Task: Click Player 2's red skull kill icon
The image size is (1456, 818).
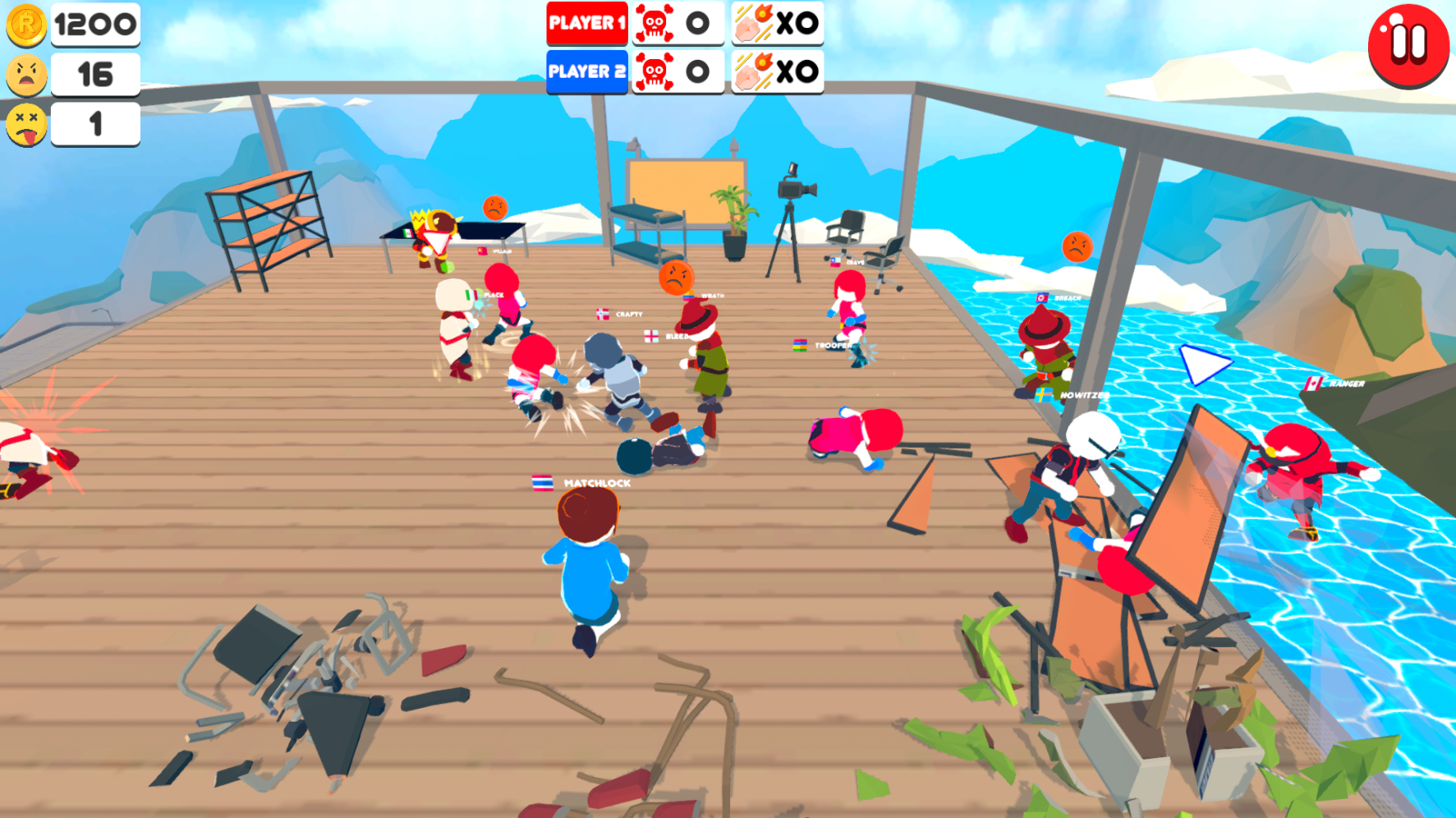Action: (653, 72)
